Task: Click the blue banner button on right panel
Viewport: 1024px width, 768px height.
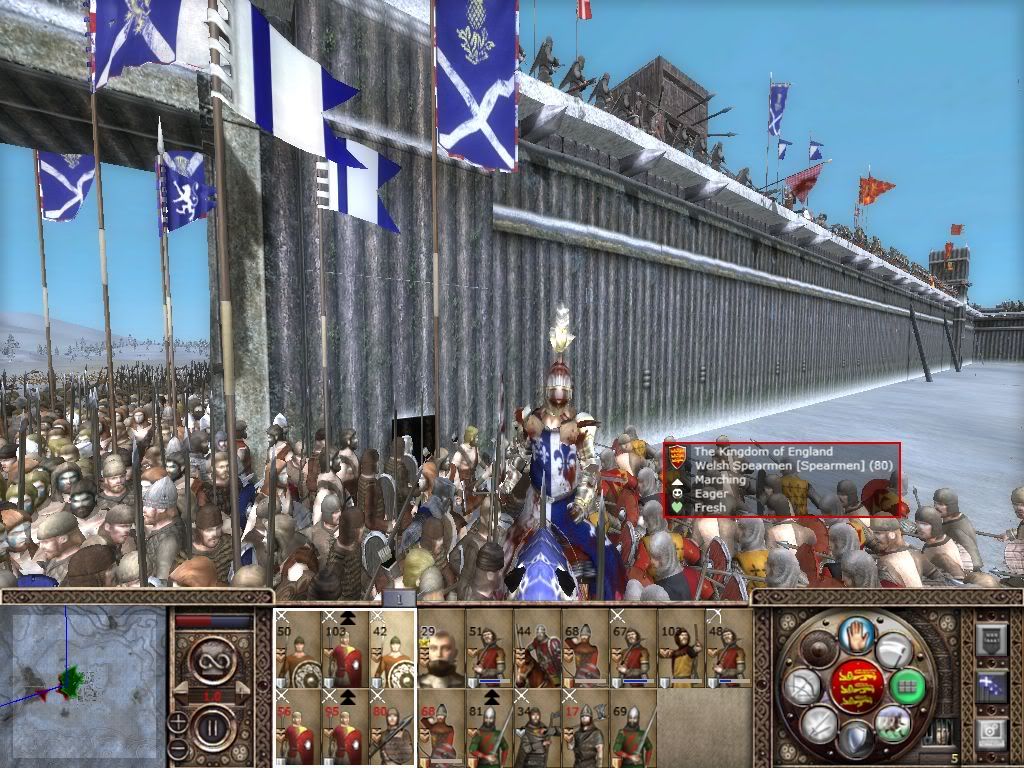Action: 993,686
